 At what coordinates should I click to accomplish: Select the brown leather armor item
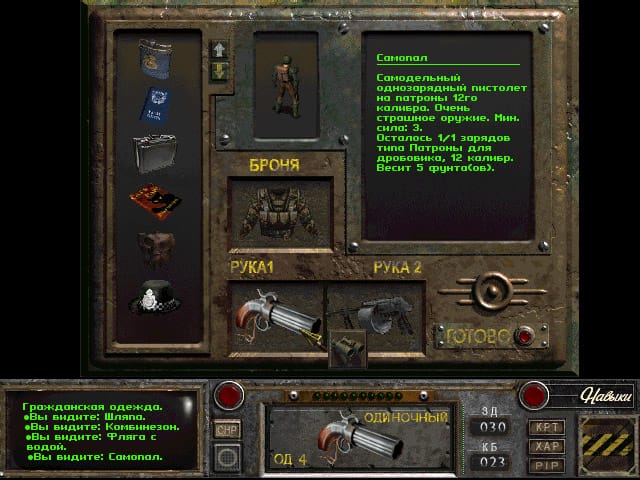[x=156, y=248]
